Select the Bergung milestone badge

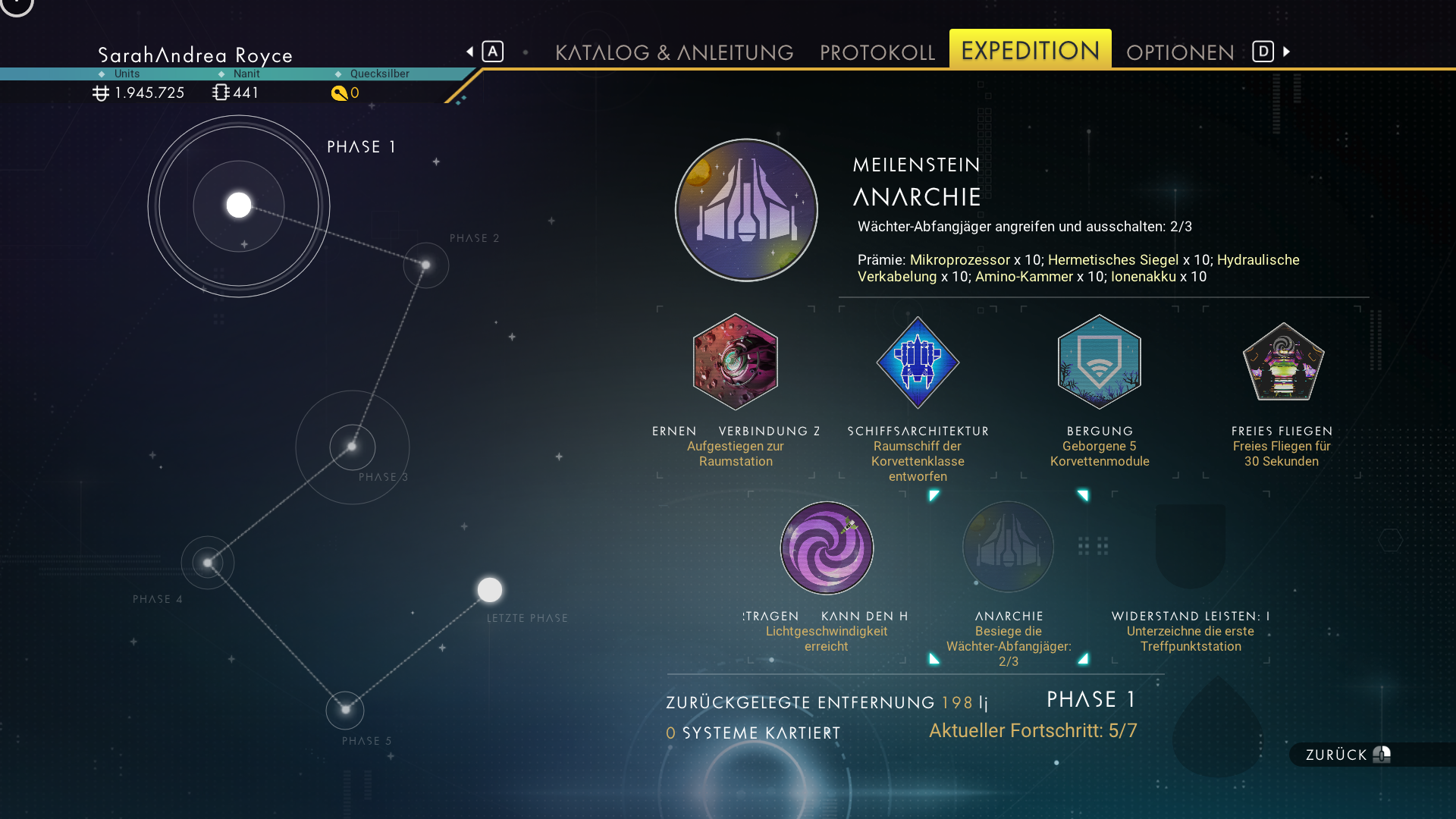click(x=1100, y=362)
